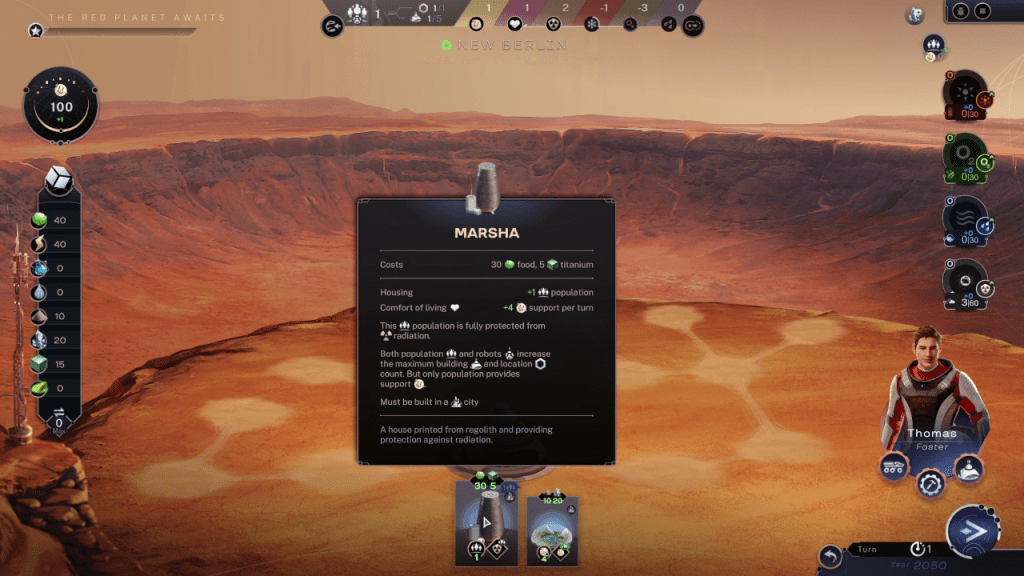Go to previous city arrow button
The height and width of the screenshot is (576, 1024).
pos(333,25)
